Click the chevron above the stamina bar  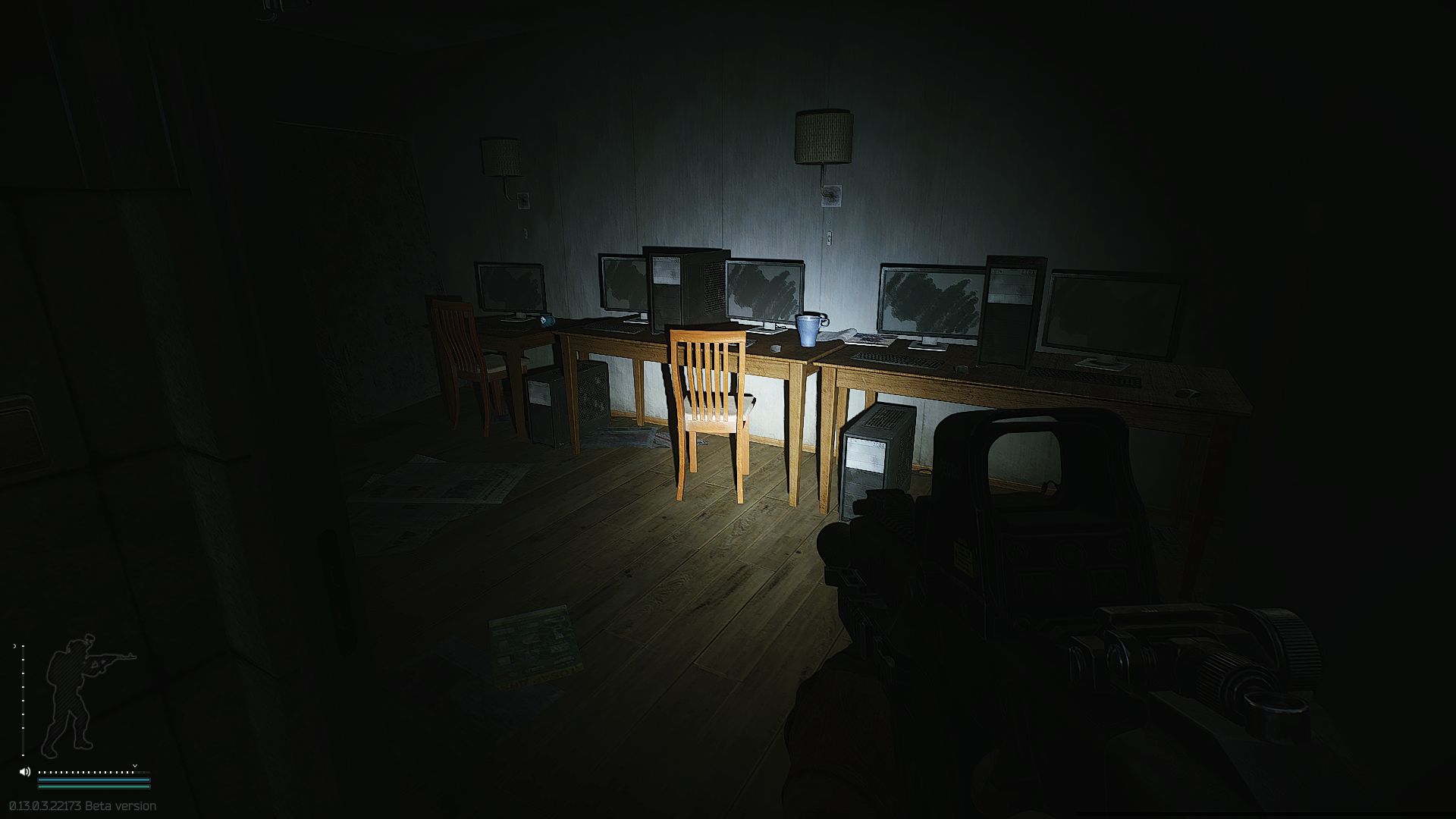pyautogui.click(x=134, y=765)
